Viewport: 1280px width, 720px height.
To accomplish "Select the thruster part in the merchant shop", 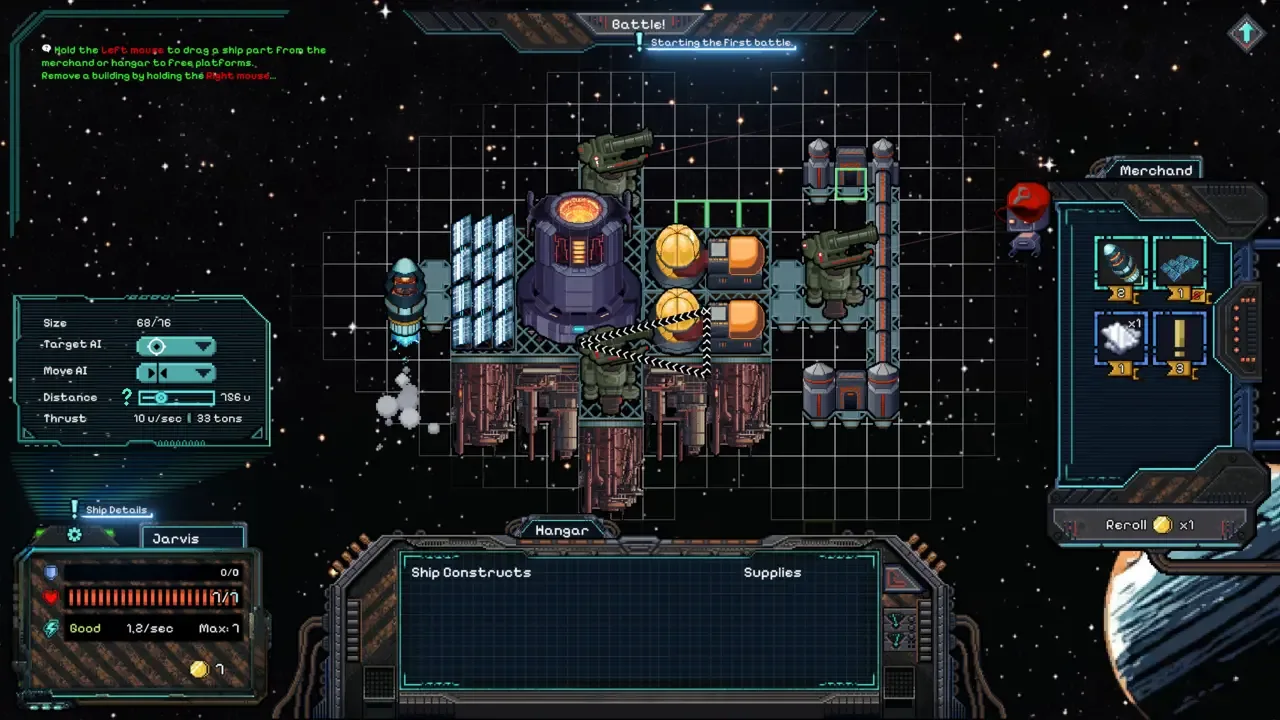I will click(x=1120, y=263).
